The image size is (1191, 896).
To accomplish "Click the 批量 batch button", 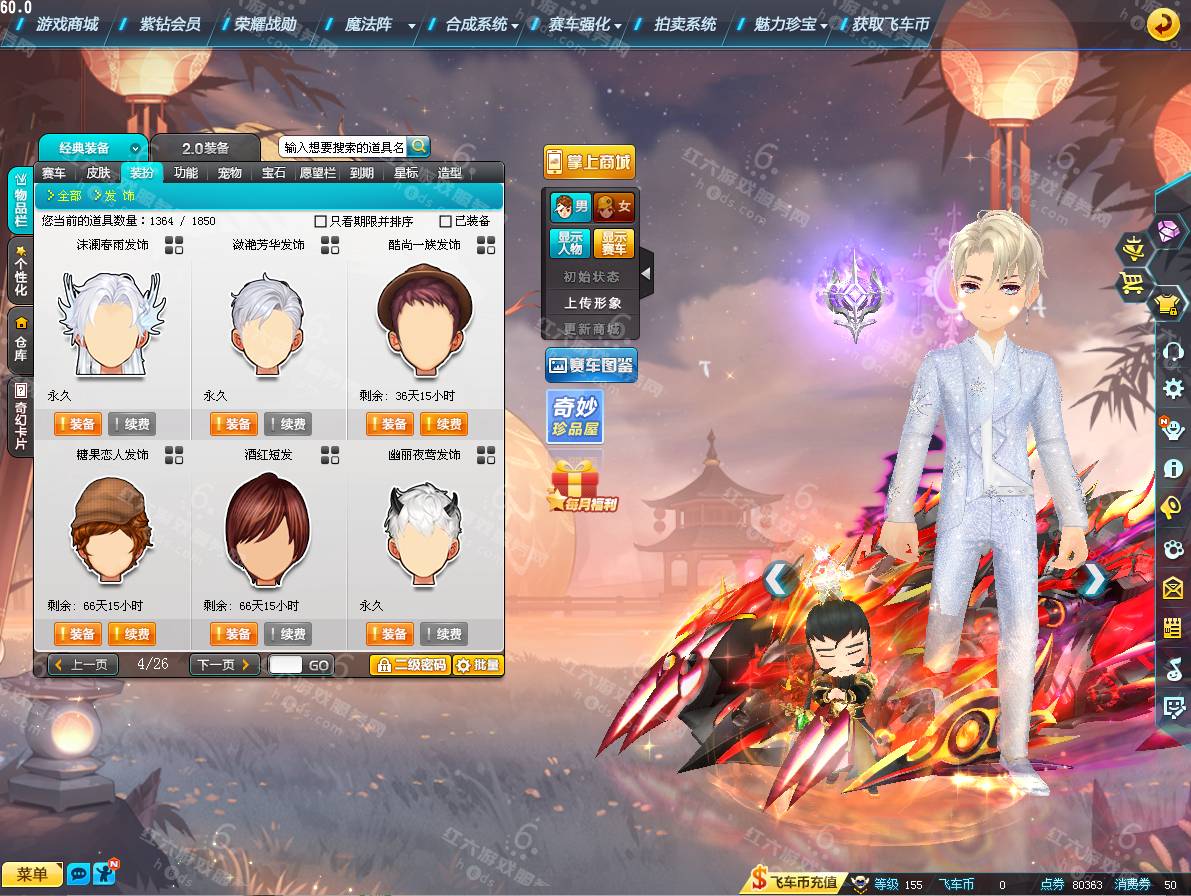I will (x=478, y=665).
